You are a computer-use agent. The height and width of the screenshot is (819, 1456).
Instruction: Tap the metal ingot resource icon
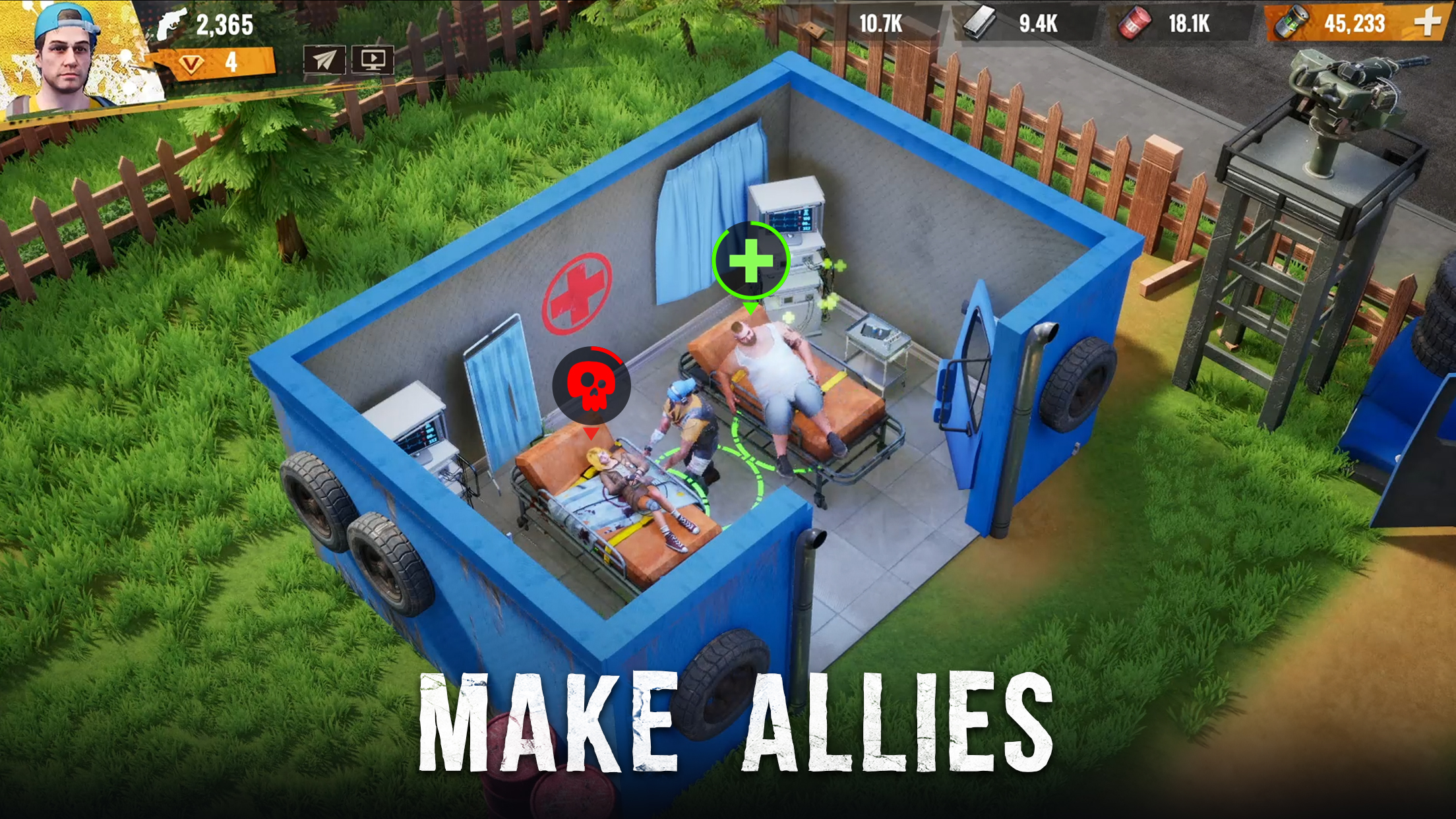(981, 21)
